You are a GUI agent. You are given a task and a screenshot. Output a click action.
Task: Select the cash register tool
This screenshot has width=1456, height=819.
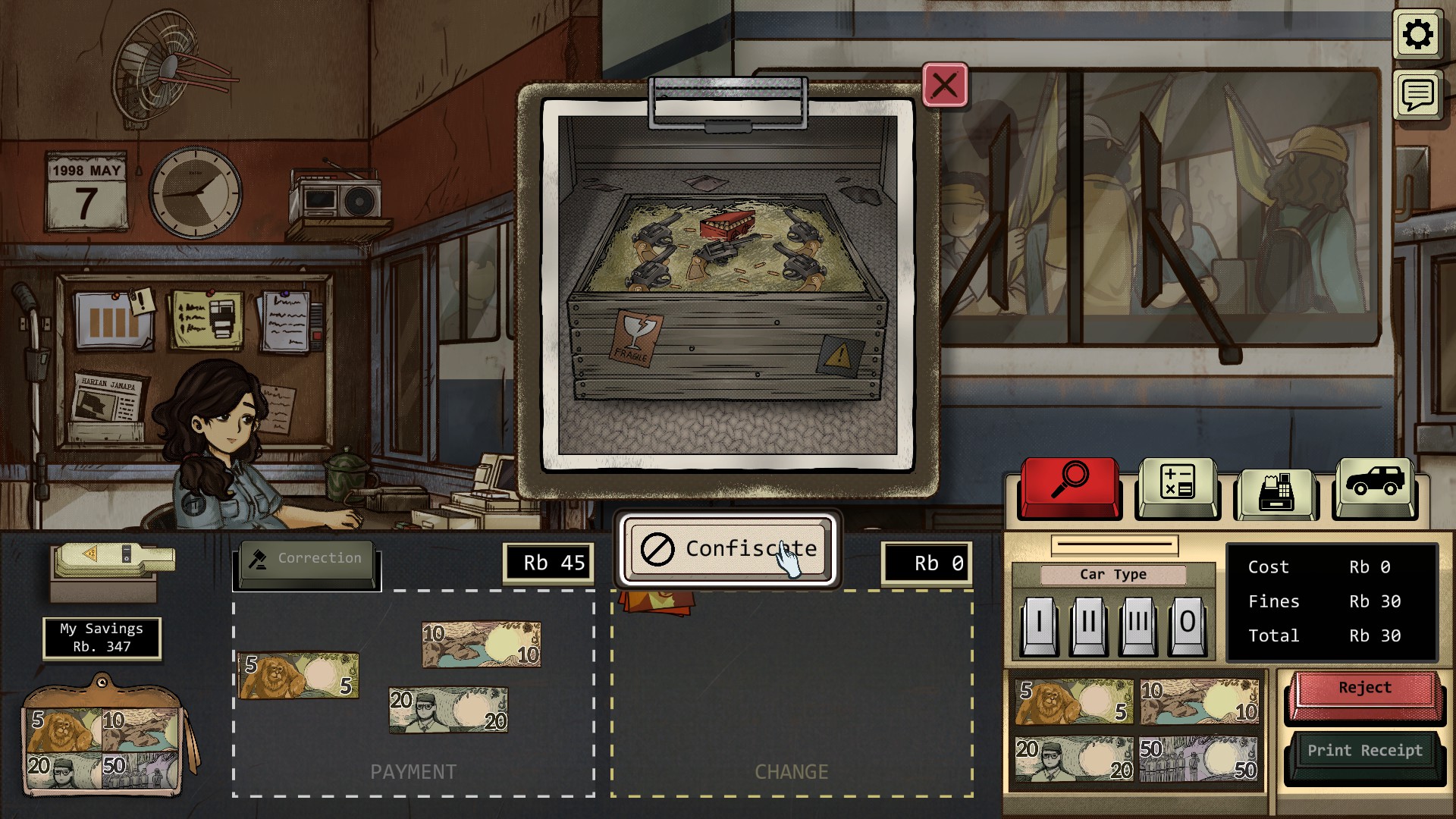pyautogui.click(x=1276, y=491)
